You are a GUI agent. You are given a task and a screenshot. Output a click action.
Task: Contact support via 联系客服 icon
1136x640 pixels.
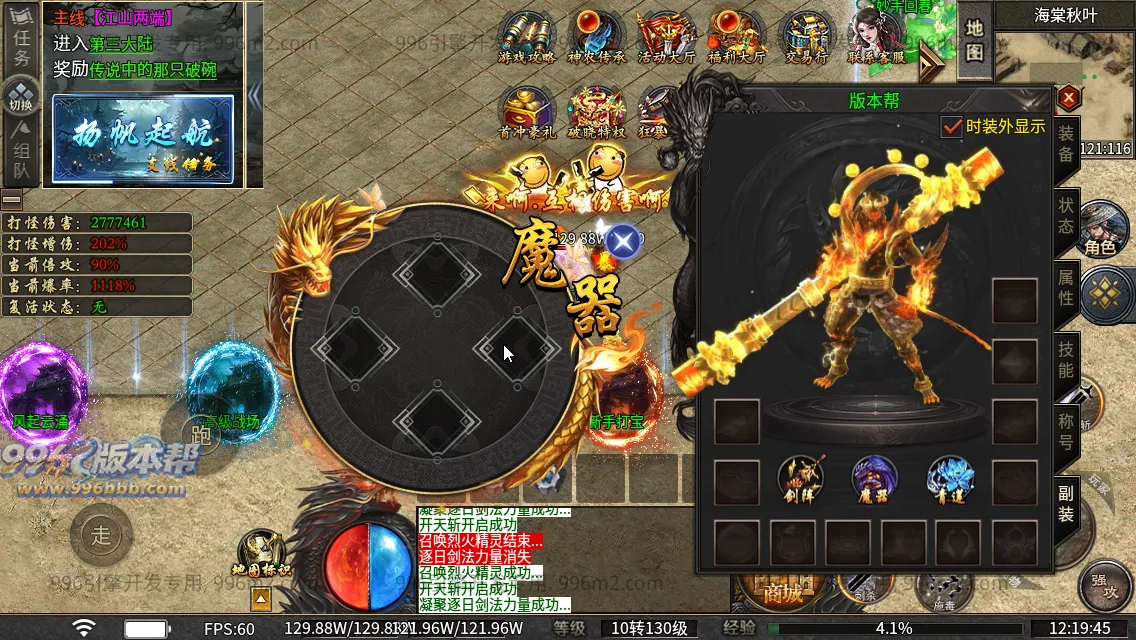click(x=877, y=38)
